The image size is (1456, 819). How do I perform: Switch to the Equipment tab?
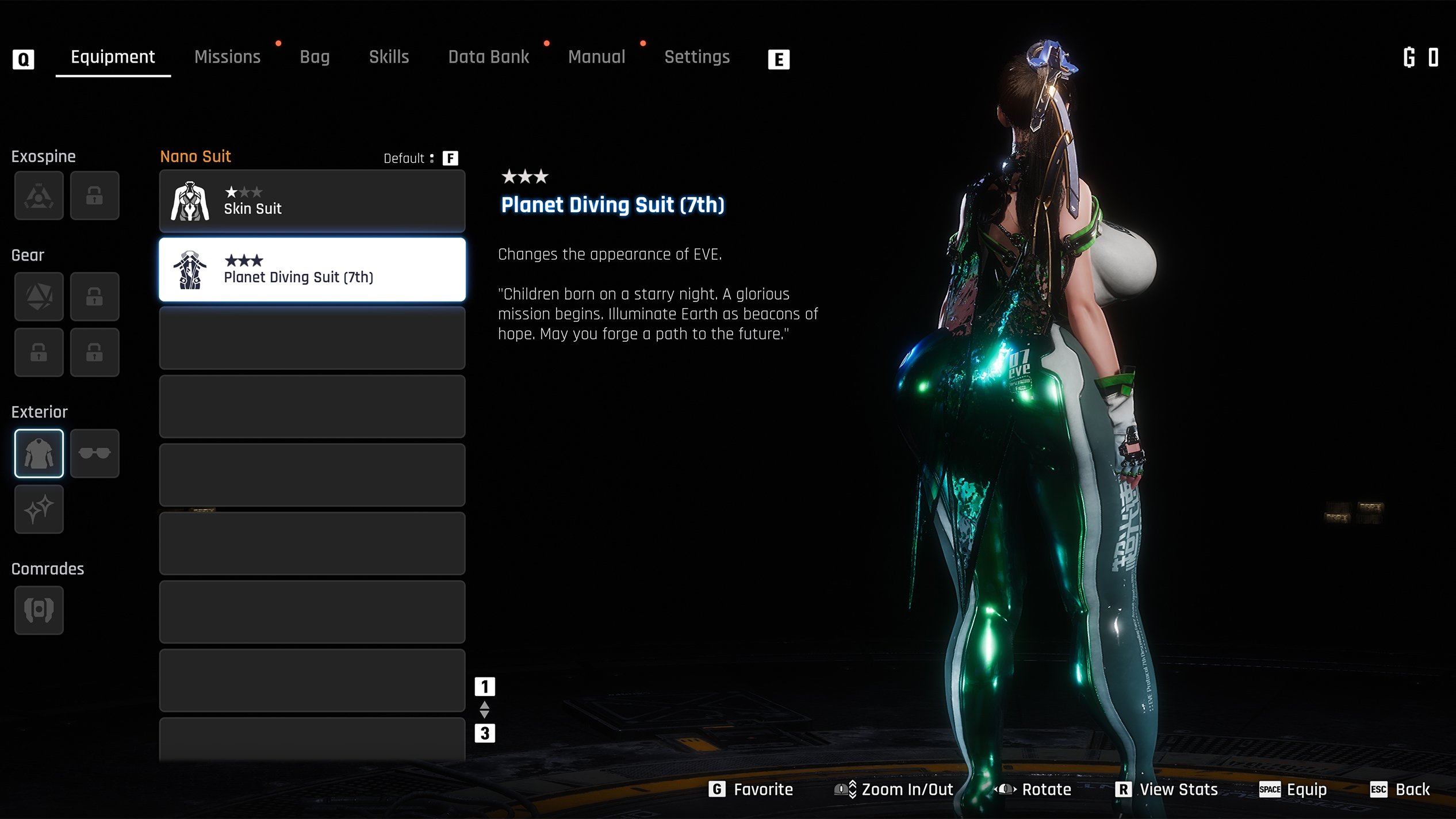click(113, 57)
